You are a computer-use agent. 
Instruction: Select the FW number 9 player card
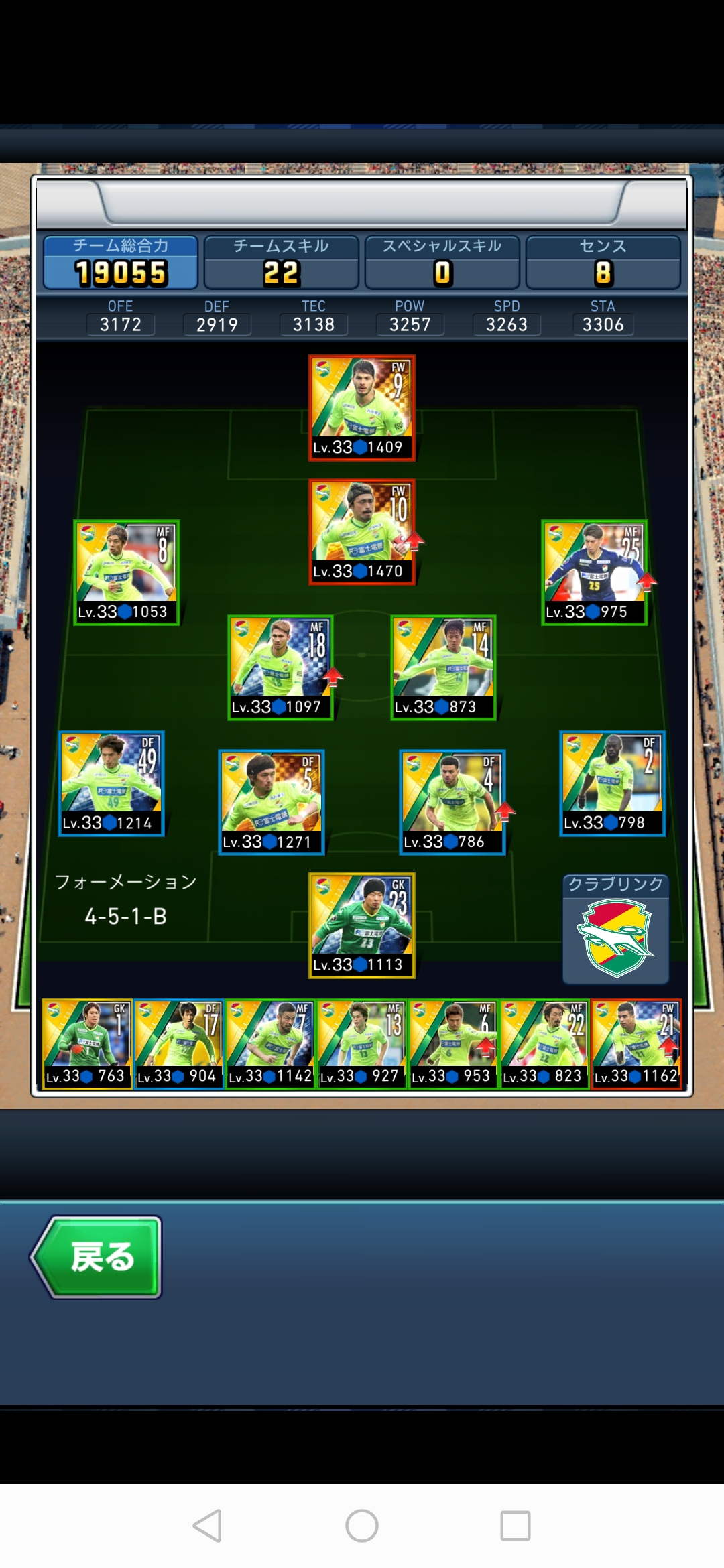pyautogui.click(x=361, y=407)
